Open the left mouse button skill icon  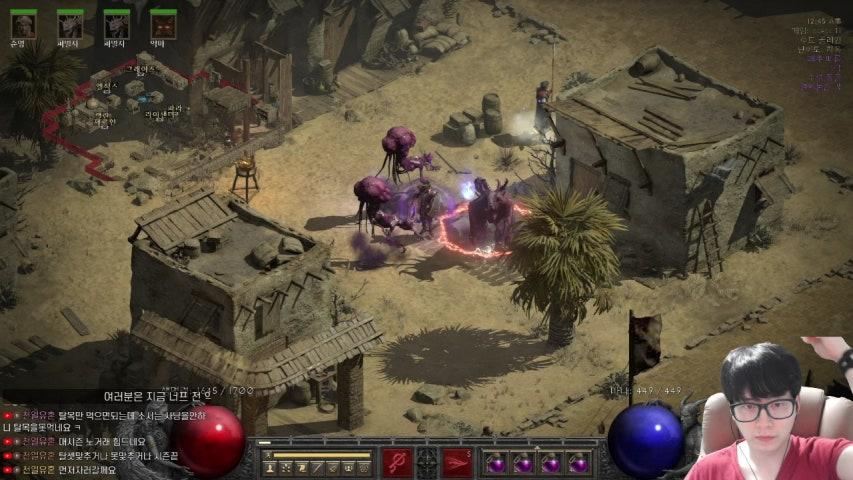tap(397, 462)
